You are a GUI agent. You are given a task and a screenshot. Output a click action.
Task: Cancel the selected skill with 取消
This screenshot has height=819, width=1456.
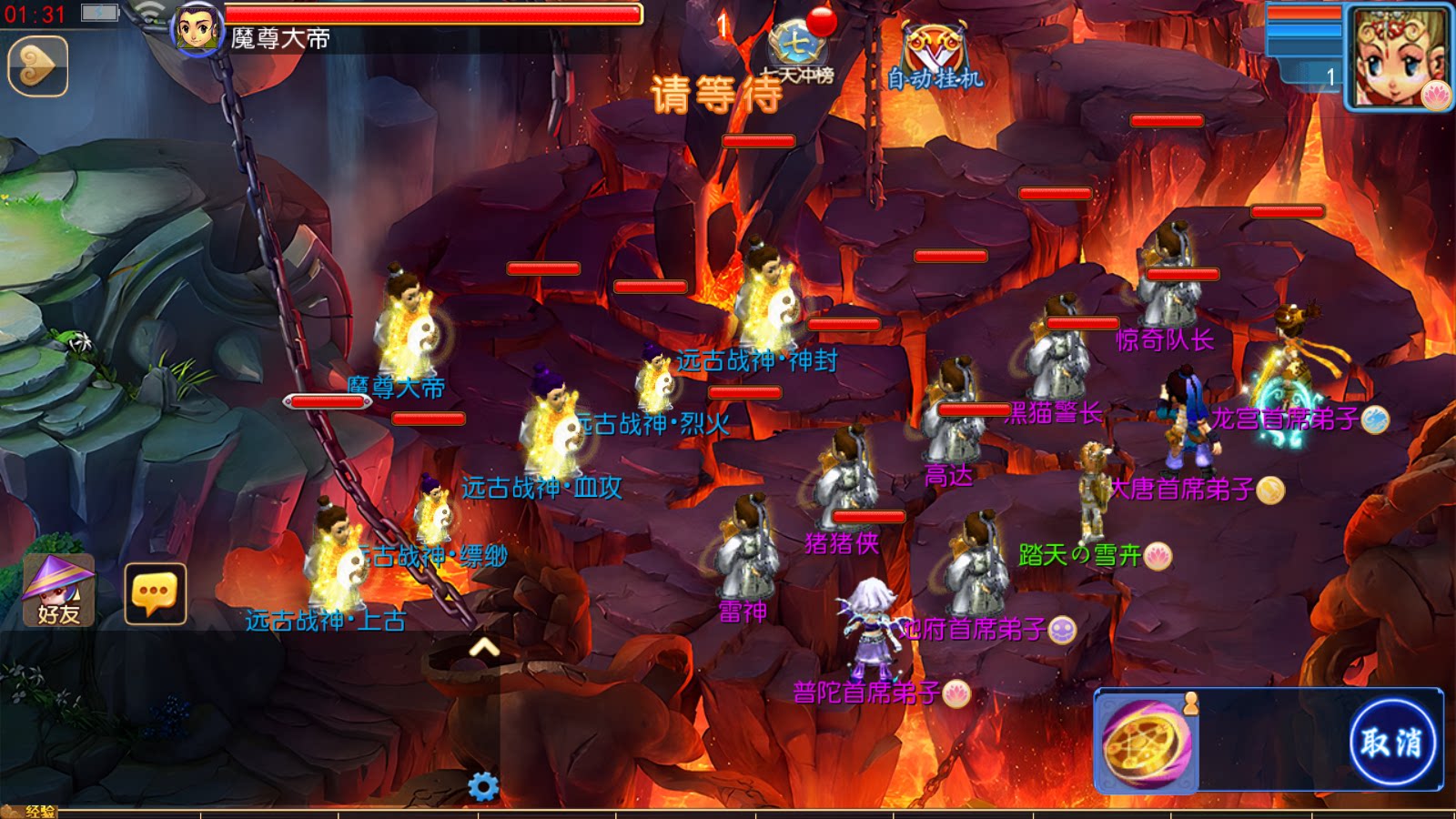pyautogui.click(x=1390, y=742)
